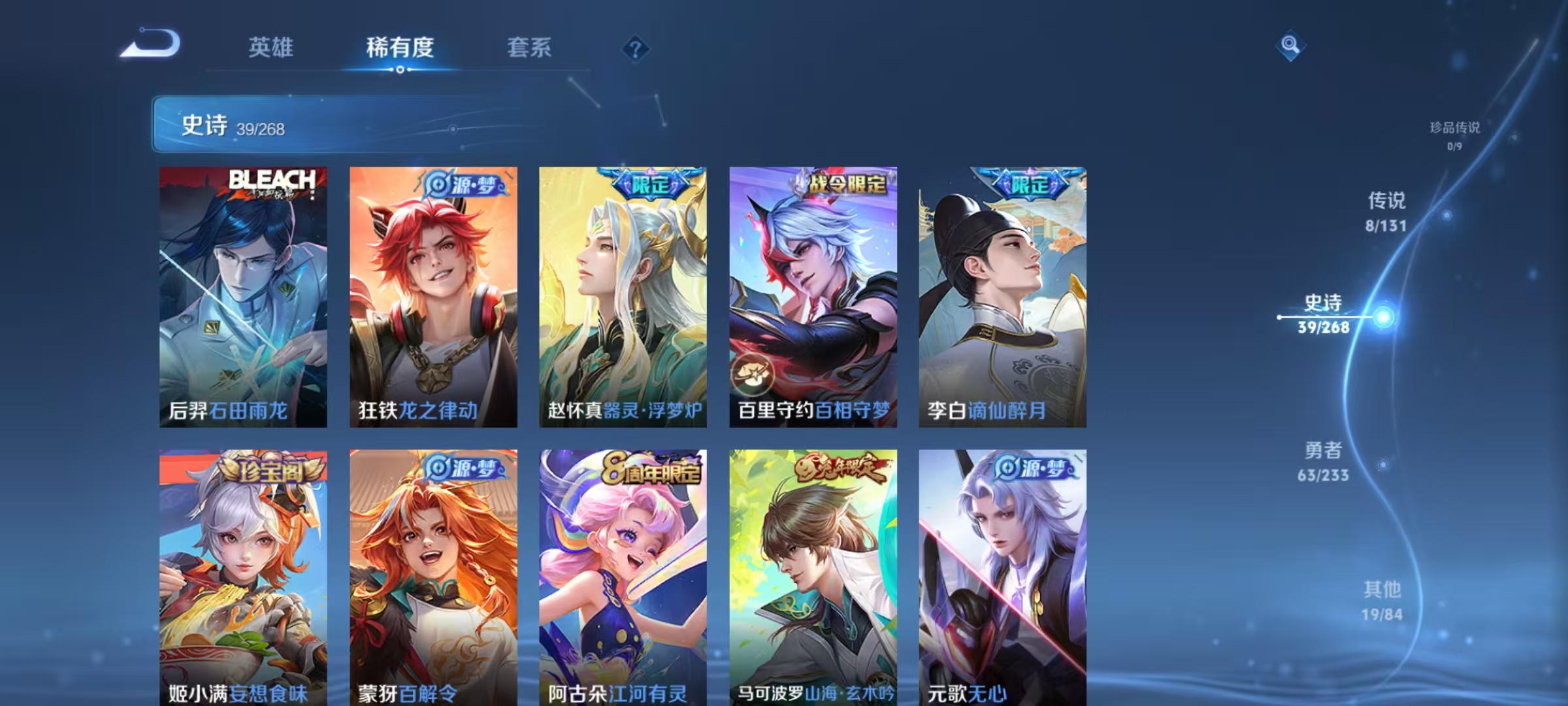Switch to the 英雄 tab
This screenshot has height=706, width=1568.
270,47
